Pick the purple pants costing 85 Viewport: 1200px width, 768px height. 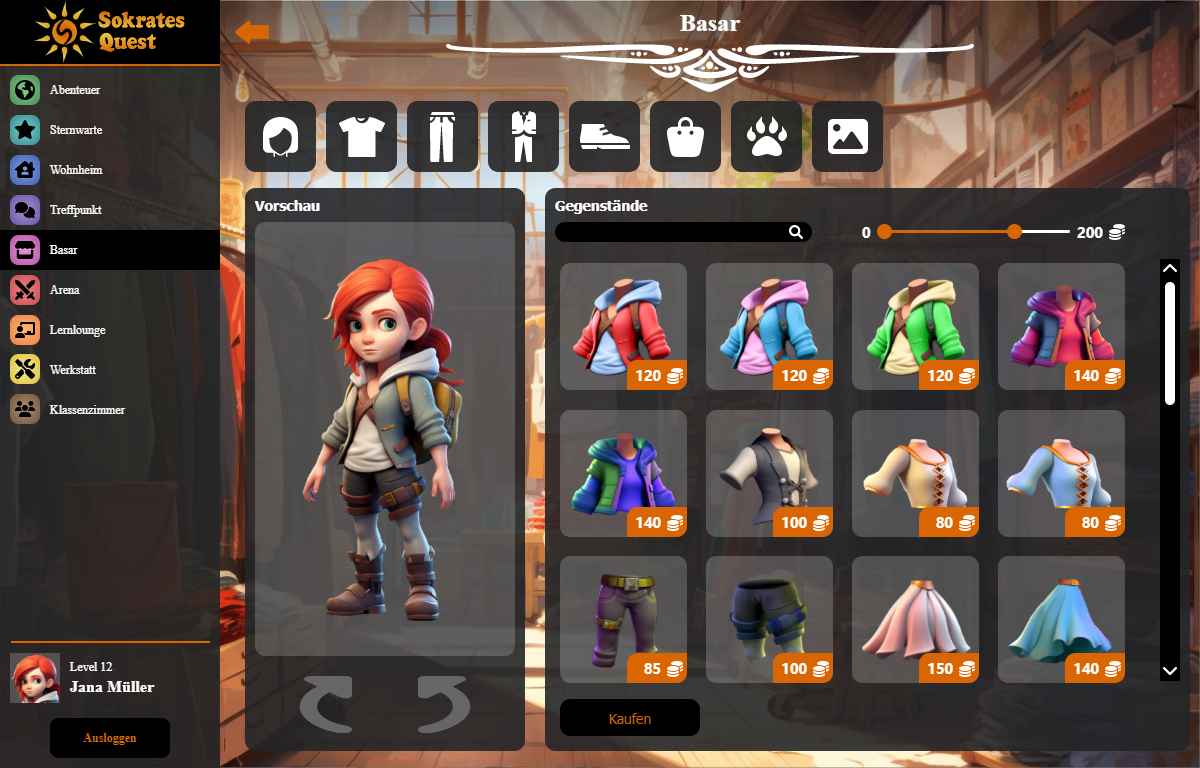[x=623, y=619]
